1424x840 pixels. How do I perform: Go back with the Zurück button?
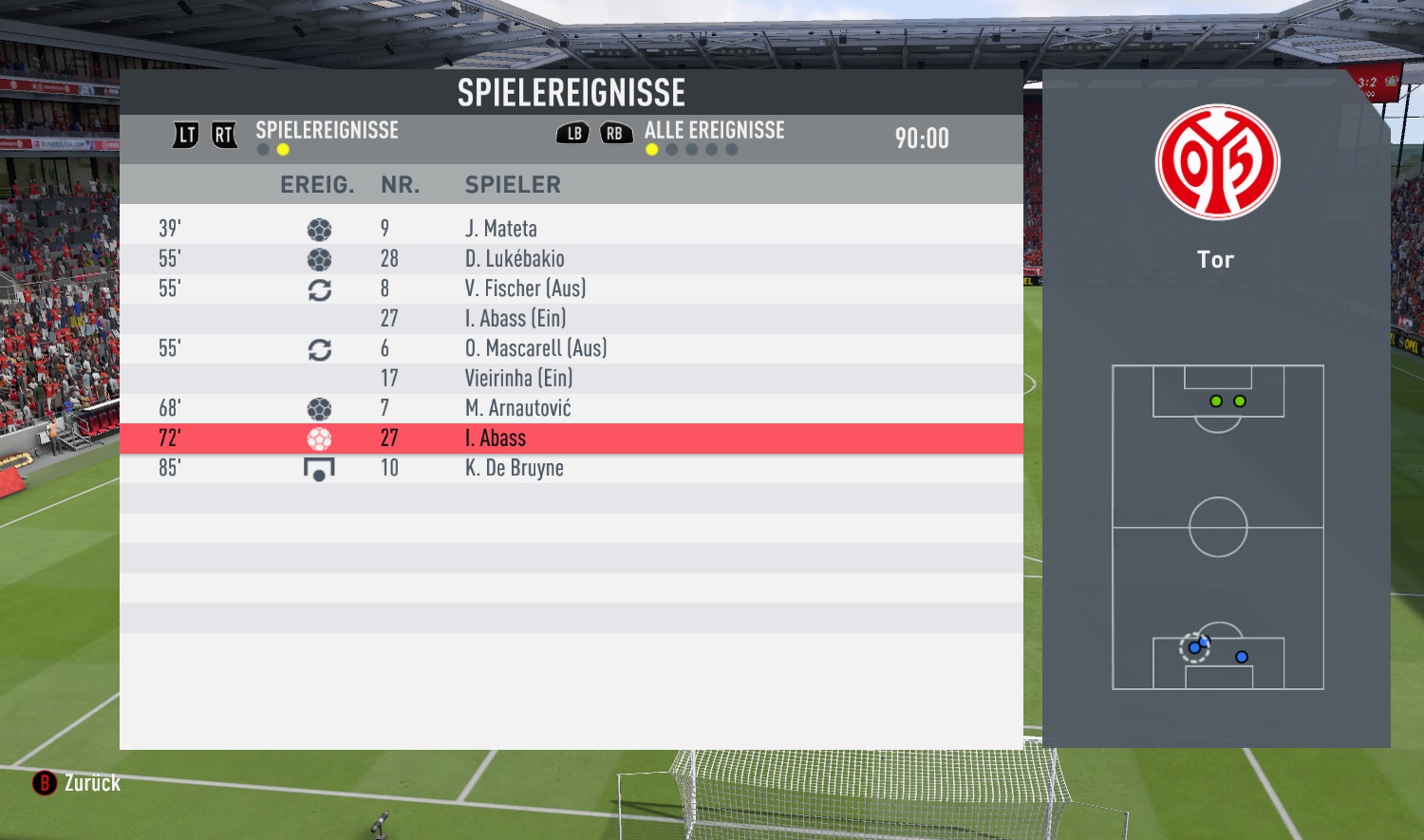(x=78, y=783)
